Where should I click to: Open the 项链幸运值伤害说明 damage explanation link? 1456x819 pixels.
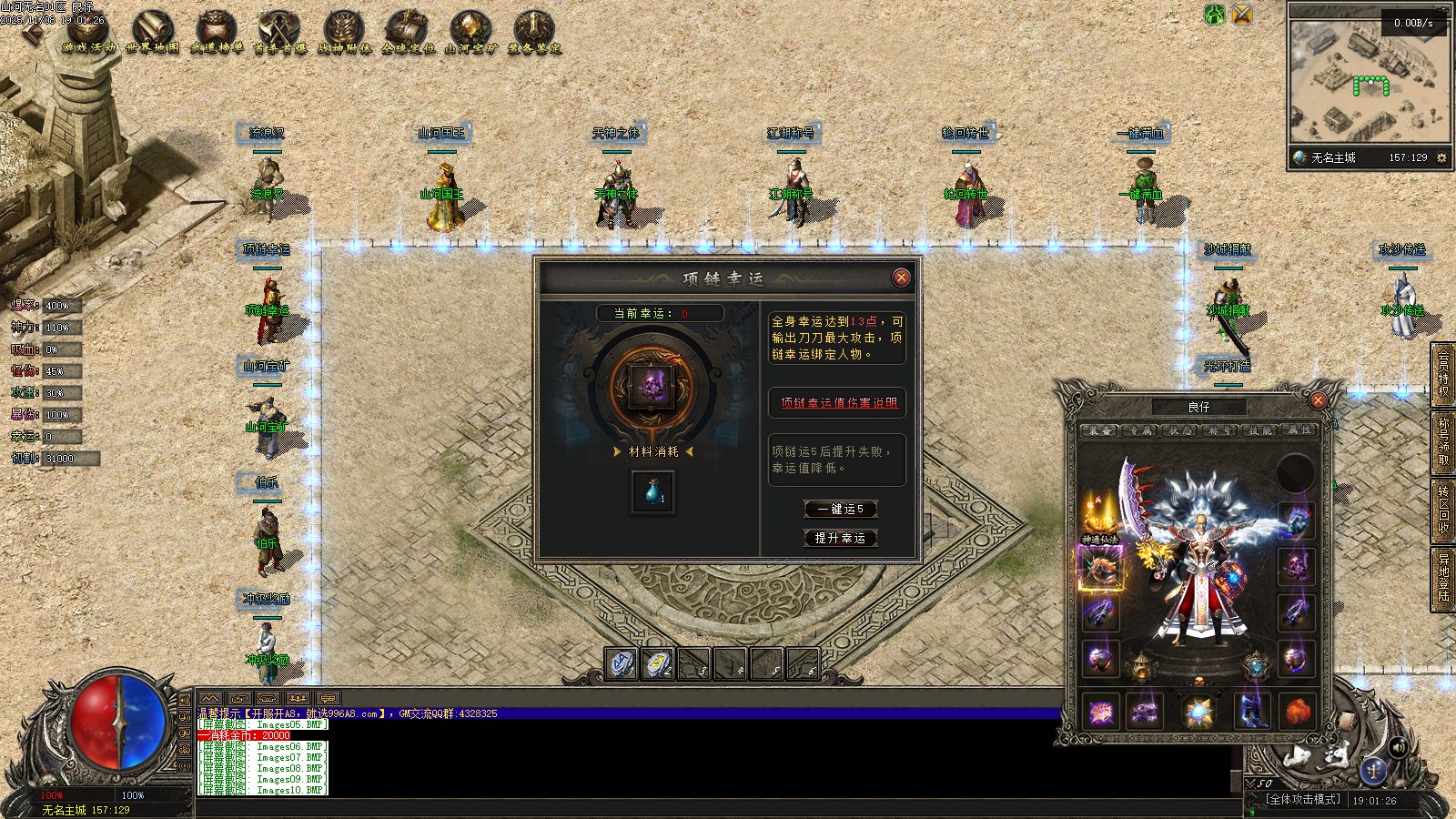(x=838, y=402)
